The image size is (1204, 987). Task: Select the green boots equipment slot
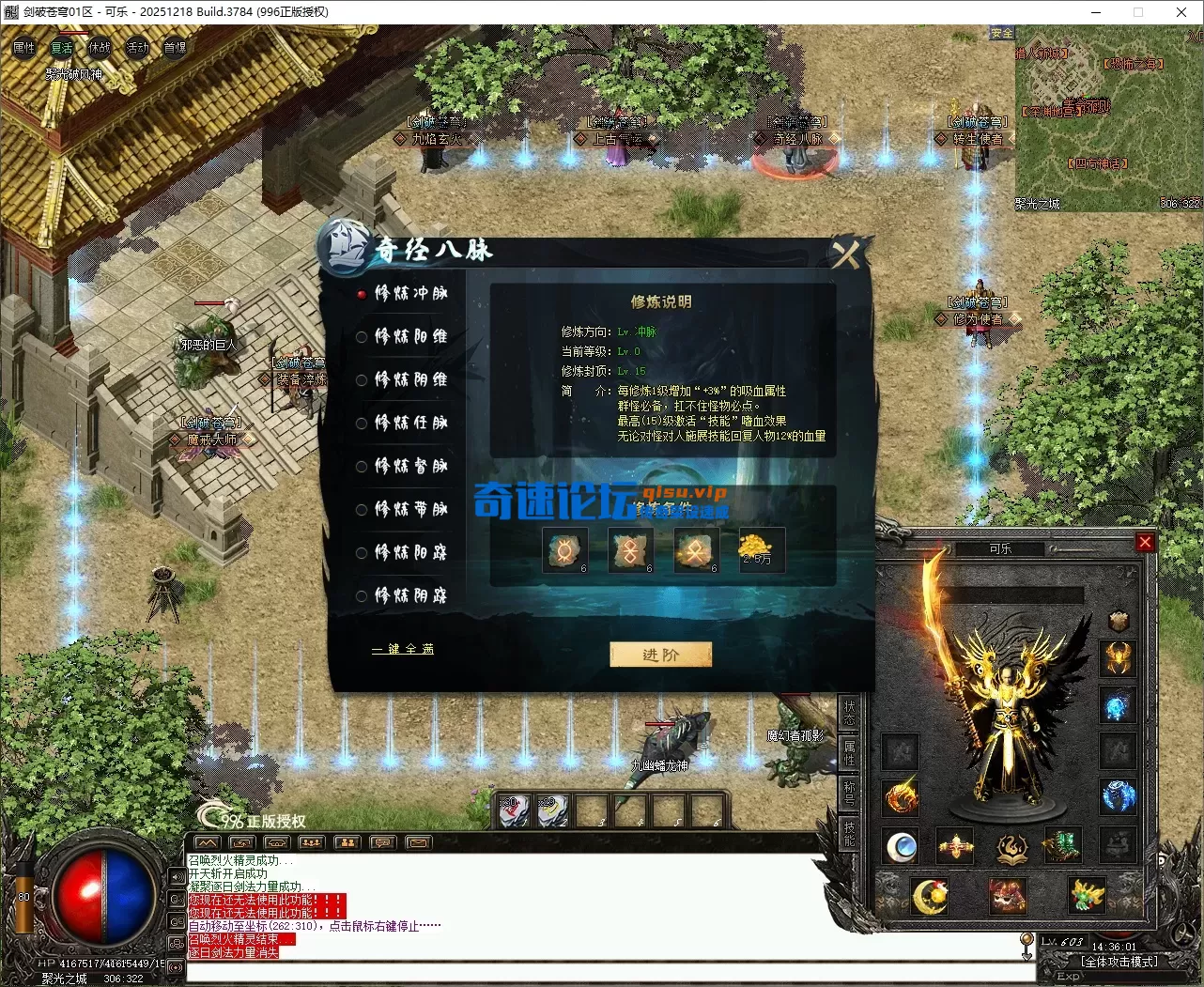pyautogui.click(x=1062, y=846)
